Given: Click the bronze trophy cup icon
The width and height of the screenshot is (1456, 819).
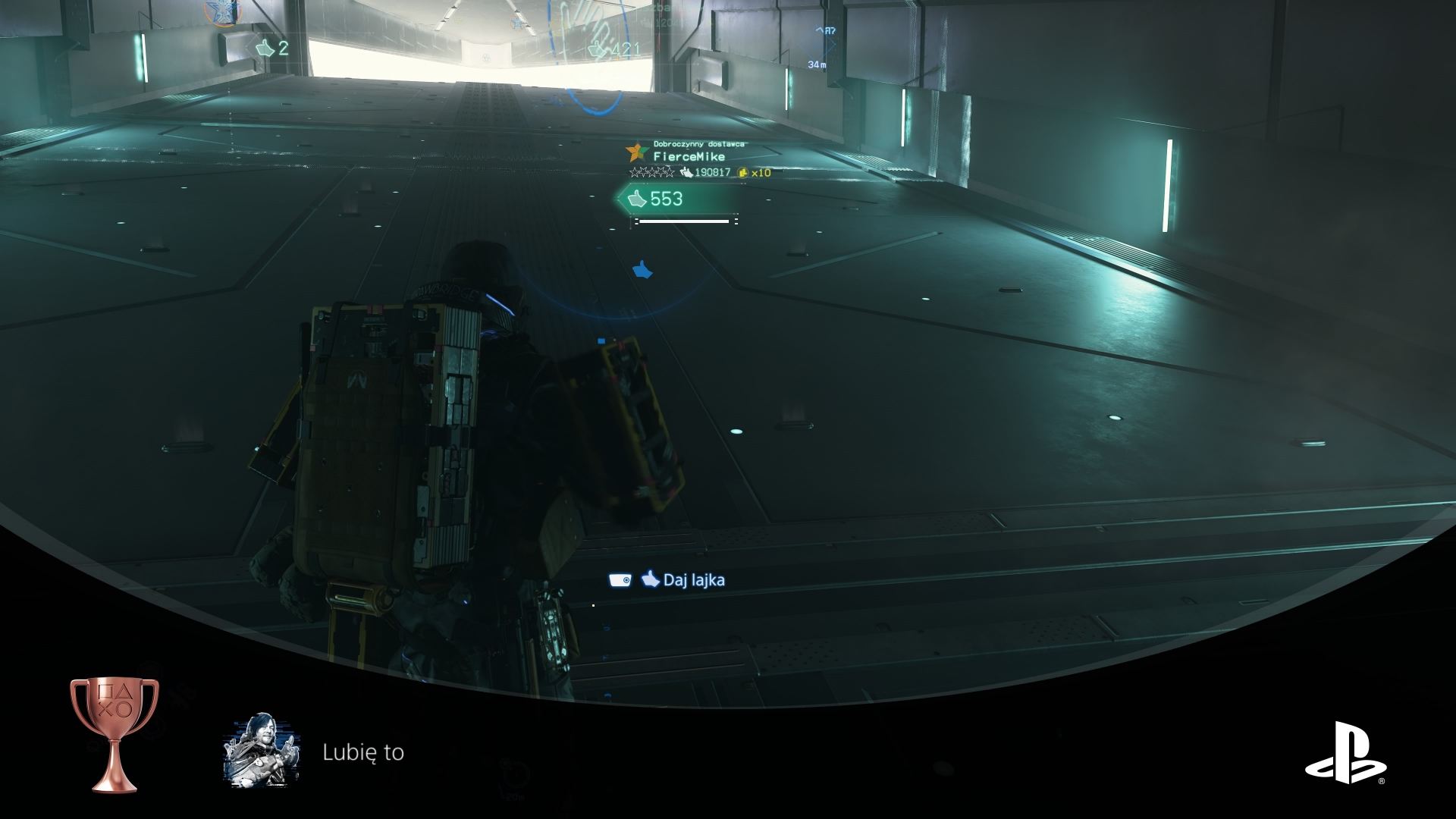Looking at the screenshot, I should [x=114, y=733].
